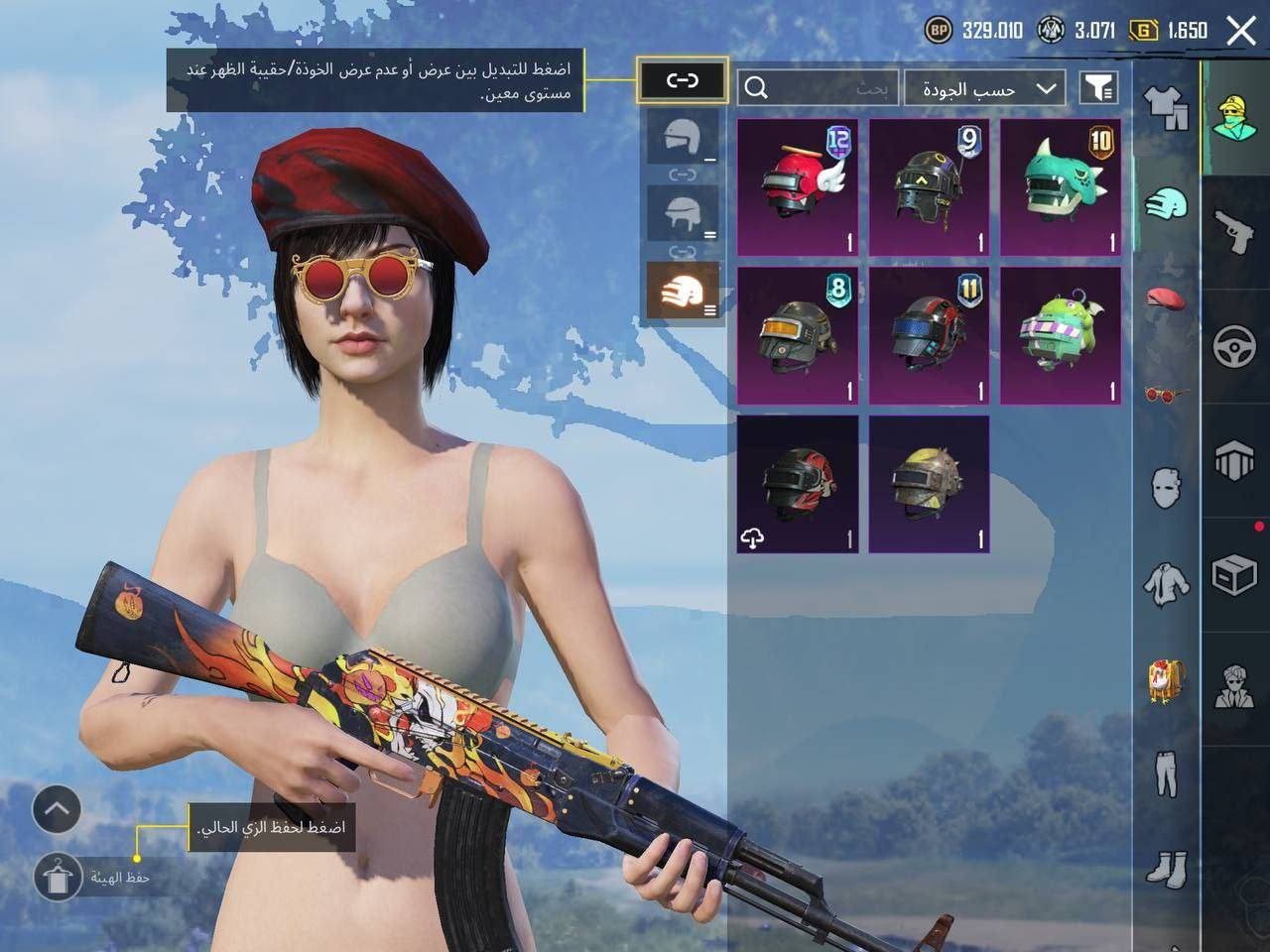Select the yellow spiked helmet skin
The image size is (1270, 952).
[x=929, y=484]
